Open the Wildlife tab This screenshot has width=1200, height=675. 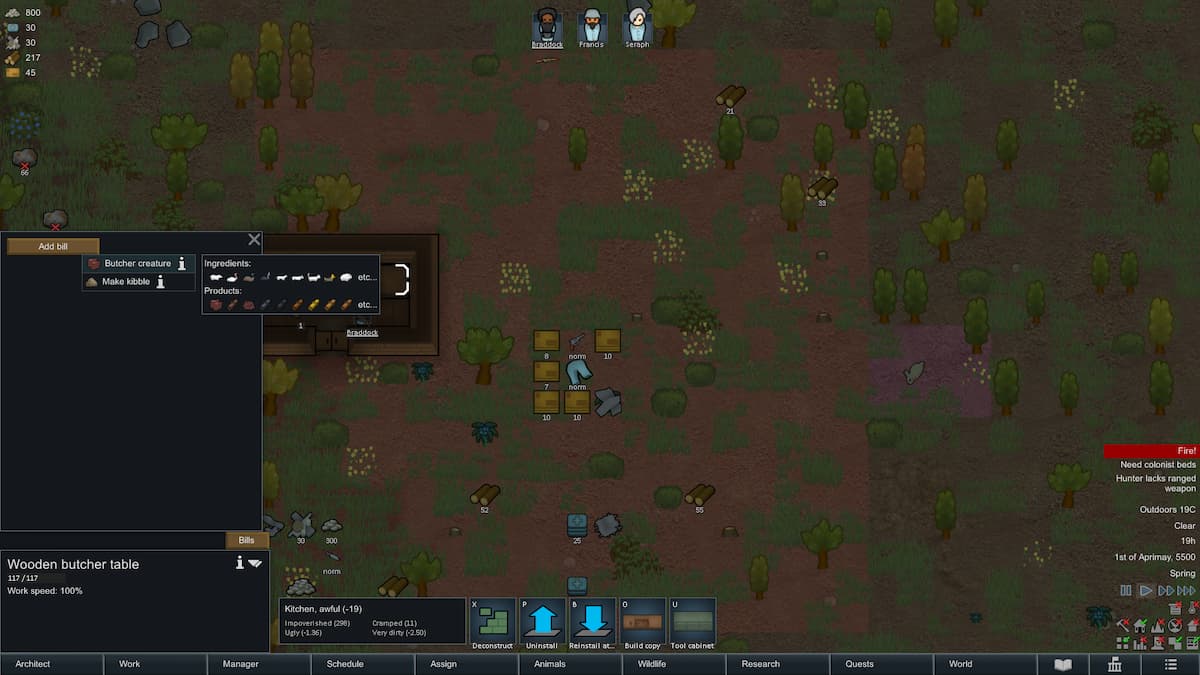(x=652, y=664)
